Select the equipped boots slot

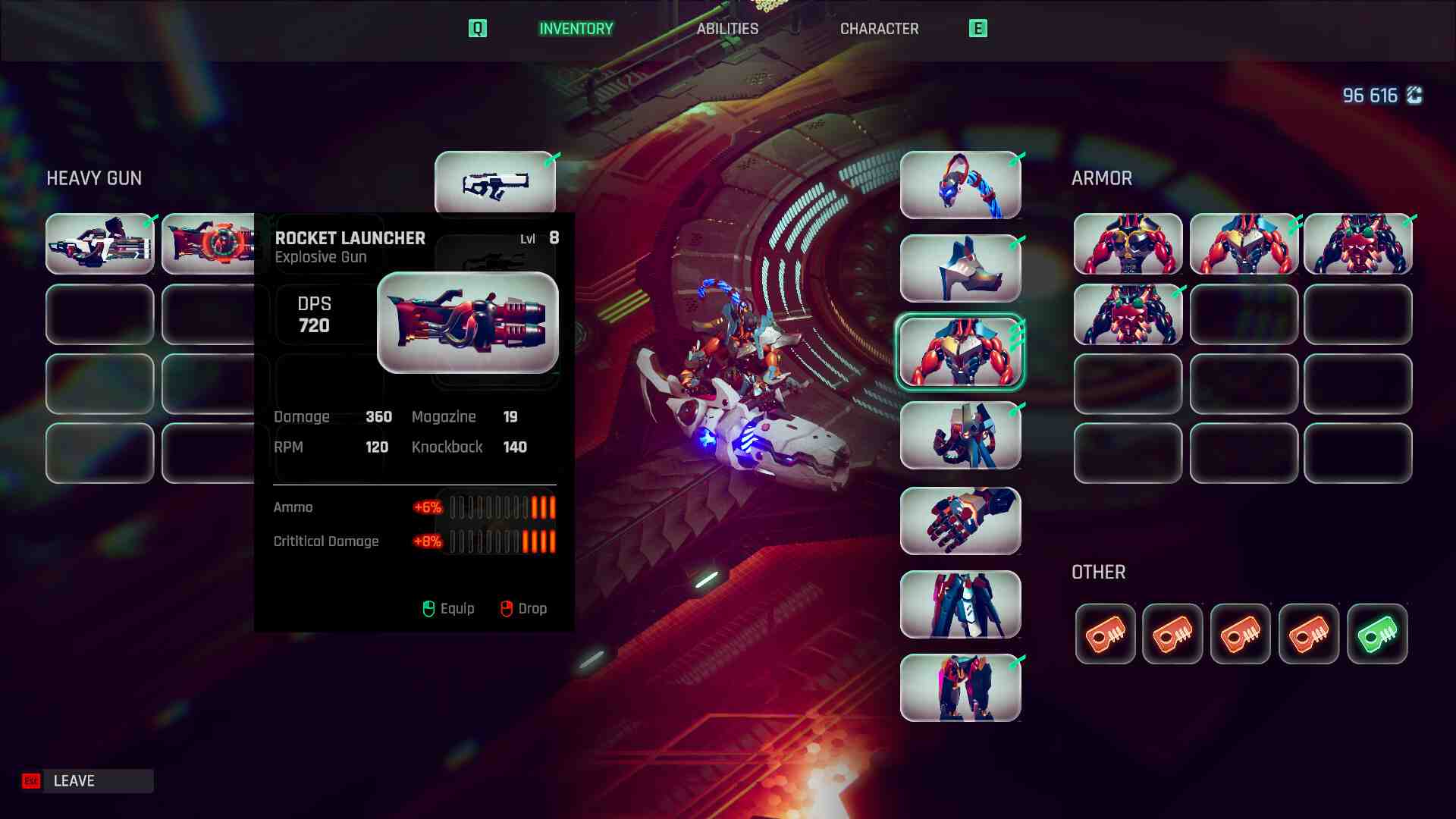[x=960, y=688]
